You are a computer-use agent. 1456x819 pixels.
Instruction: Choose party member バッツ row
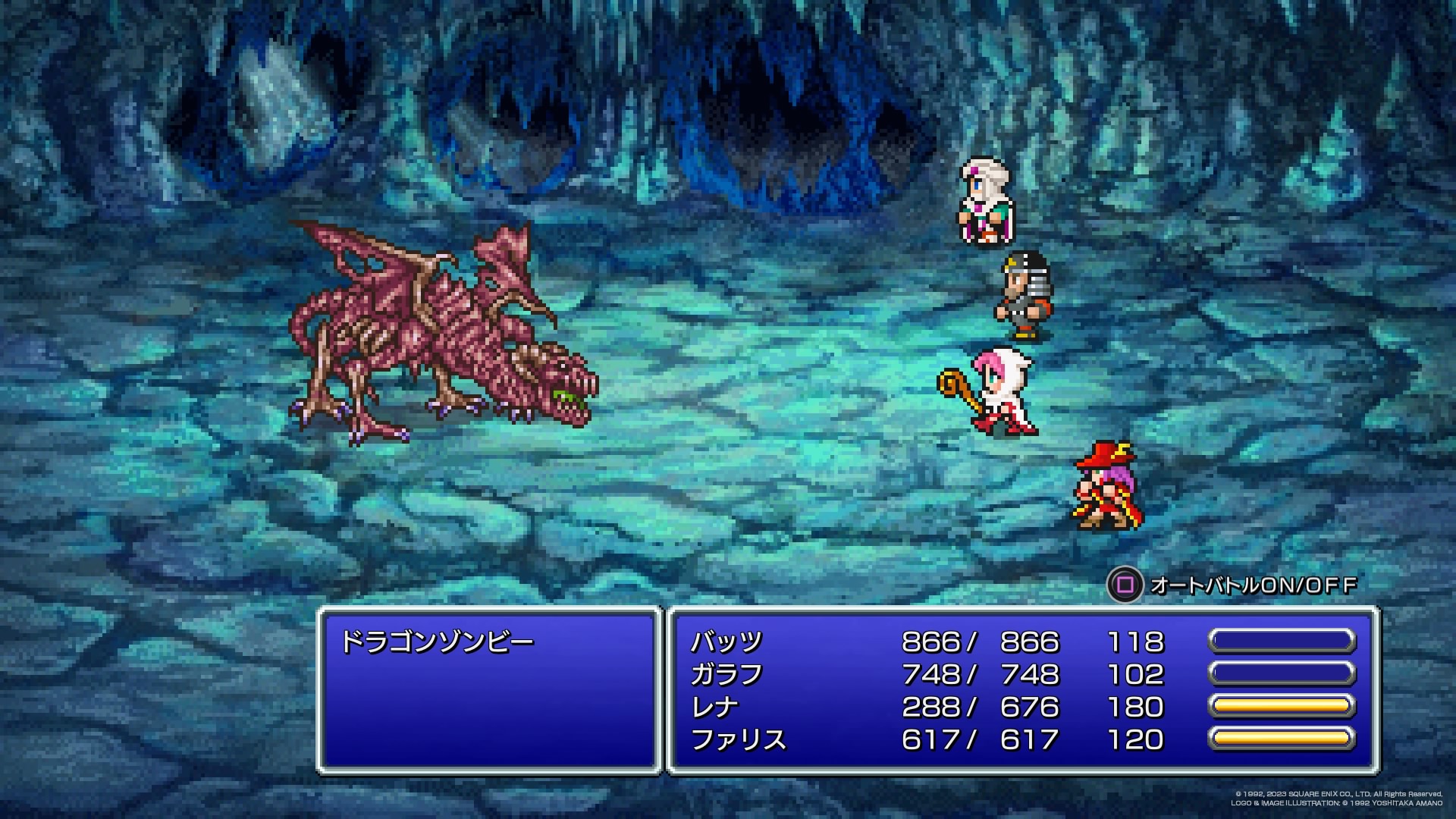[x=726, y=642]
